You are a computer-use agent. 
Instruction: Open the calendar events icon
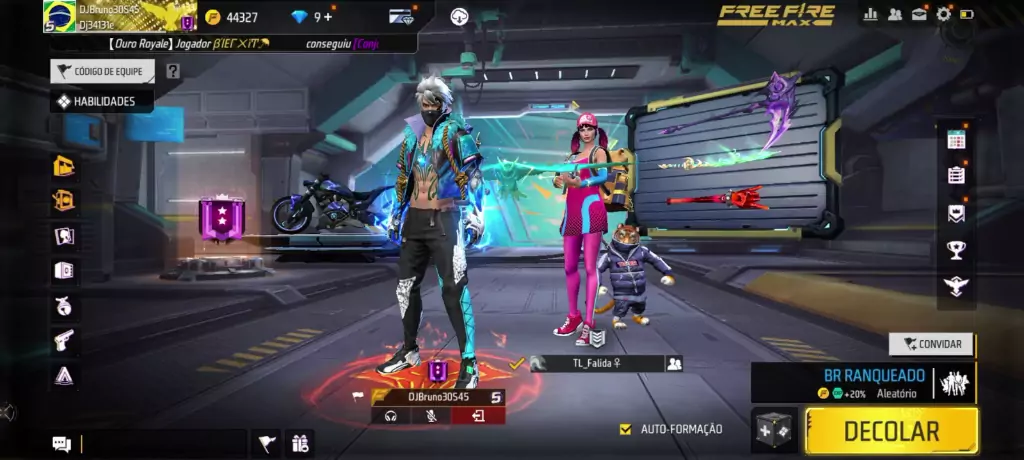point(956,140)
